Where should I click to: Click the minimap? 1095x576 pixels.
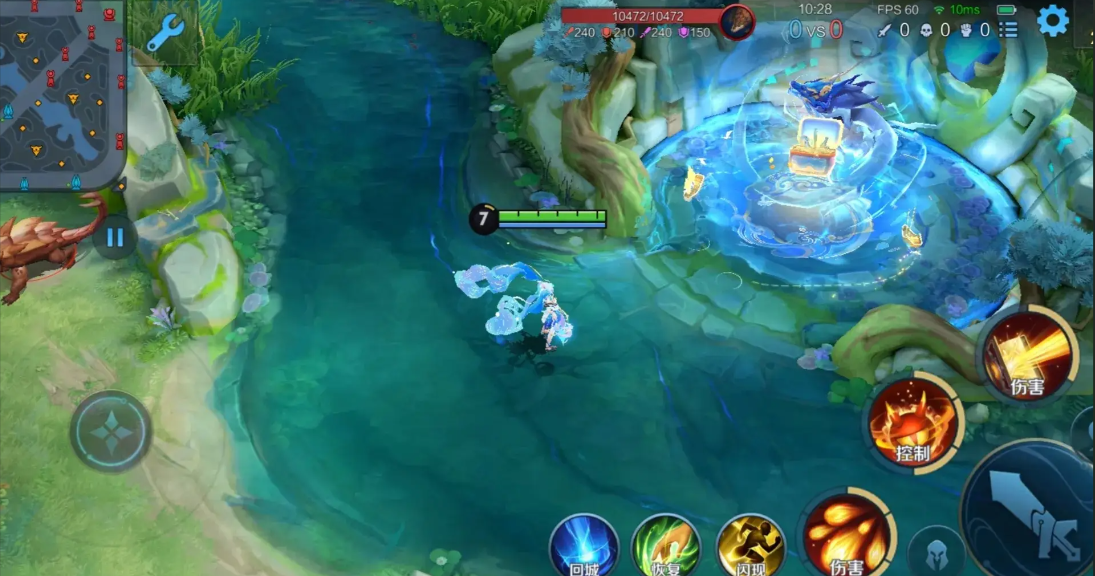(62, 93)
